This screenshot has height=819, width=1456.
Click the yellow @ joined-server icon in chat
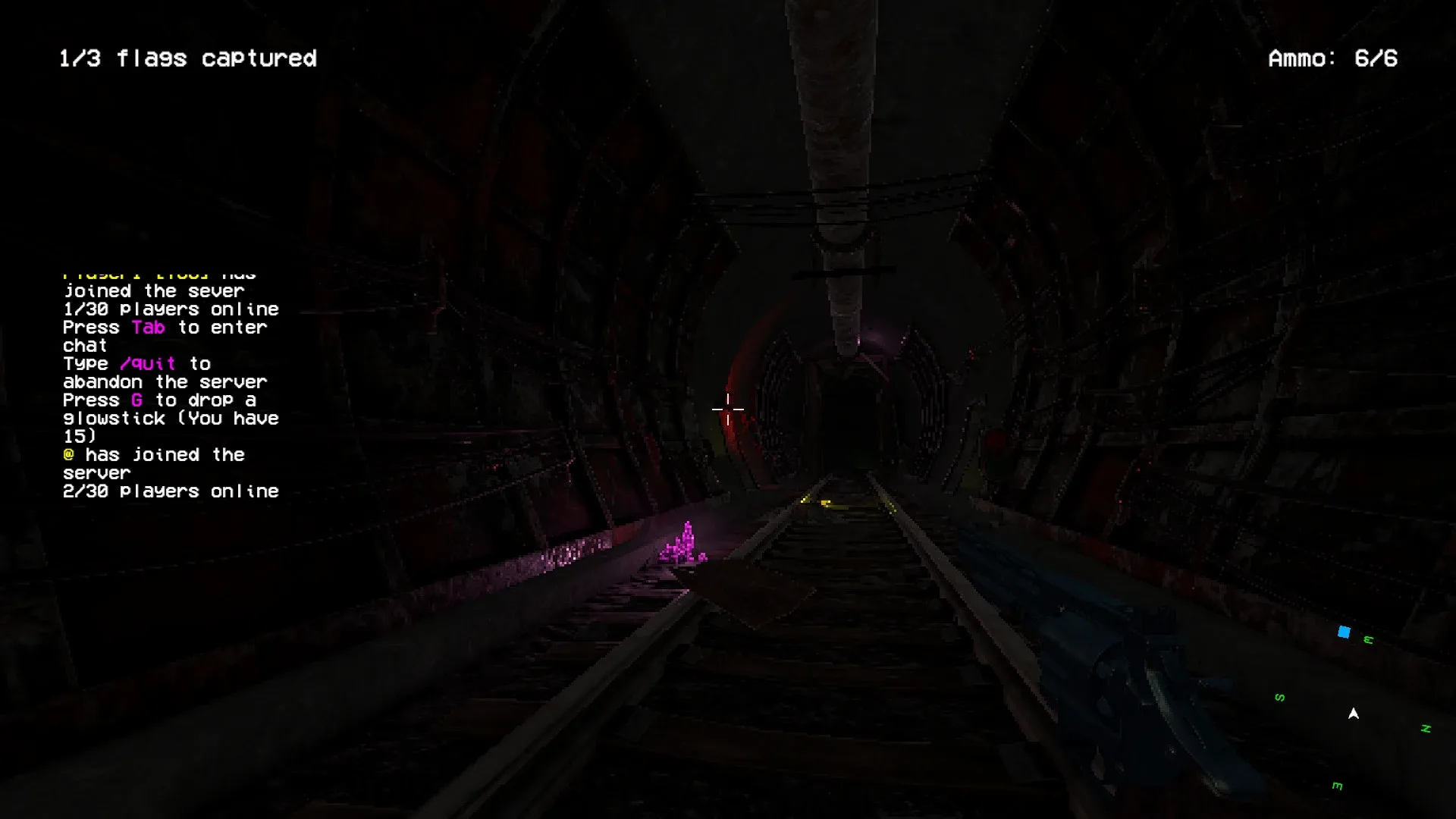68,455
